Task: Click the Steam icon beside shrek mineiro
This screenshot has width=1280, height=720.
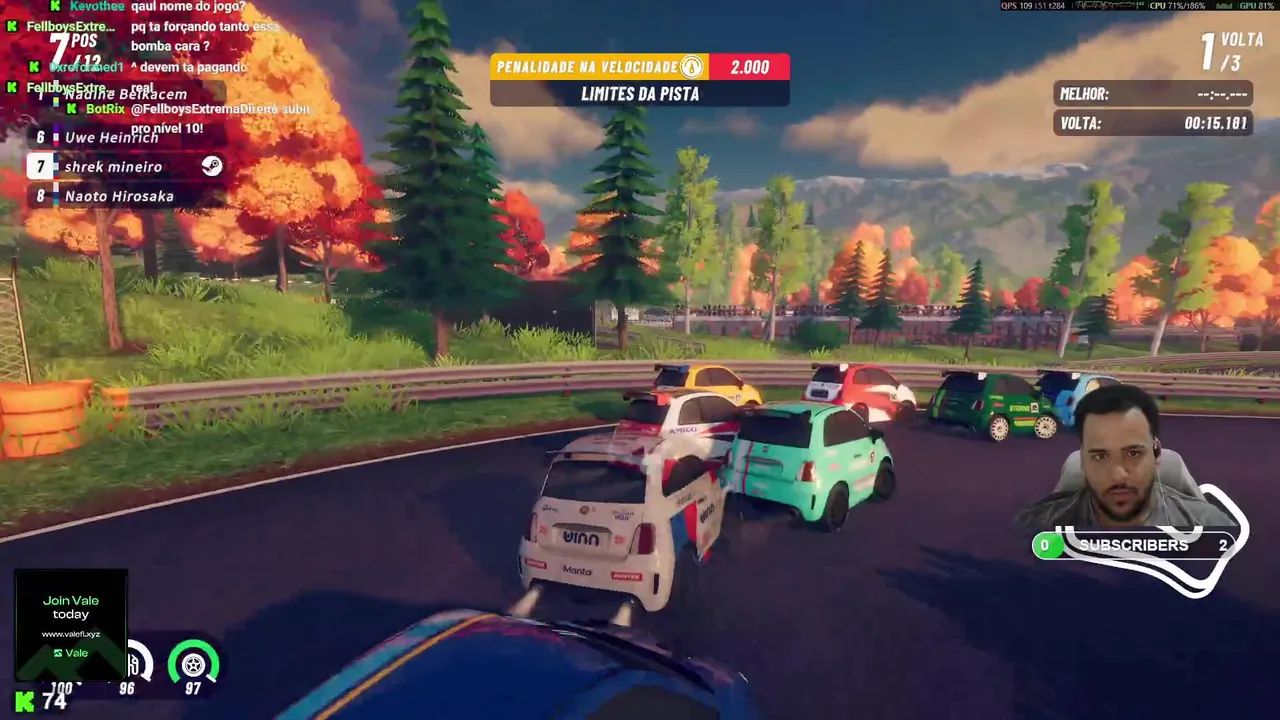Action: [x=211, y=166]
